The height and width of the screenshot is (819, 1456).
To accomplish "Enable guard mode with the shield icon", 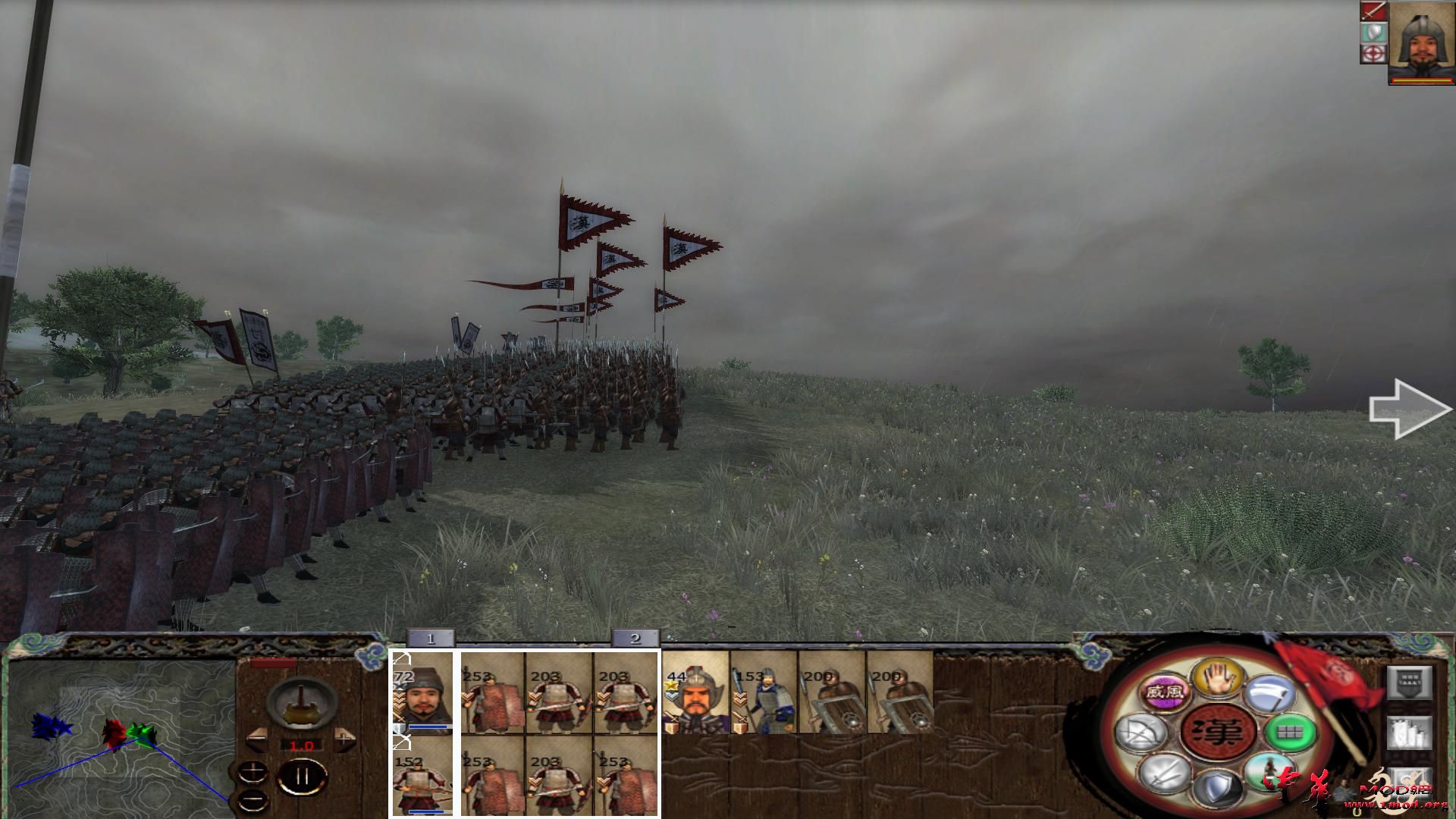I will click(1218, 789).
